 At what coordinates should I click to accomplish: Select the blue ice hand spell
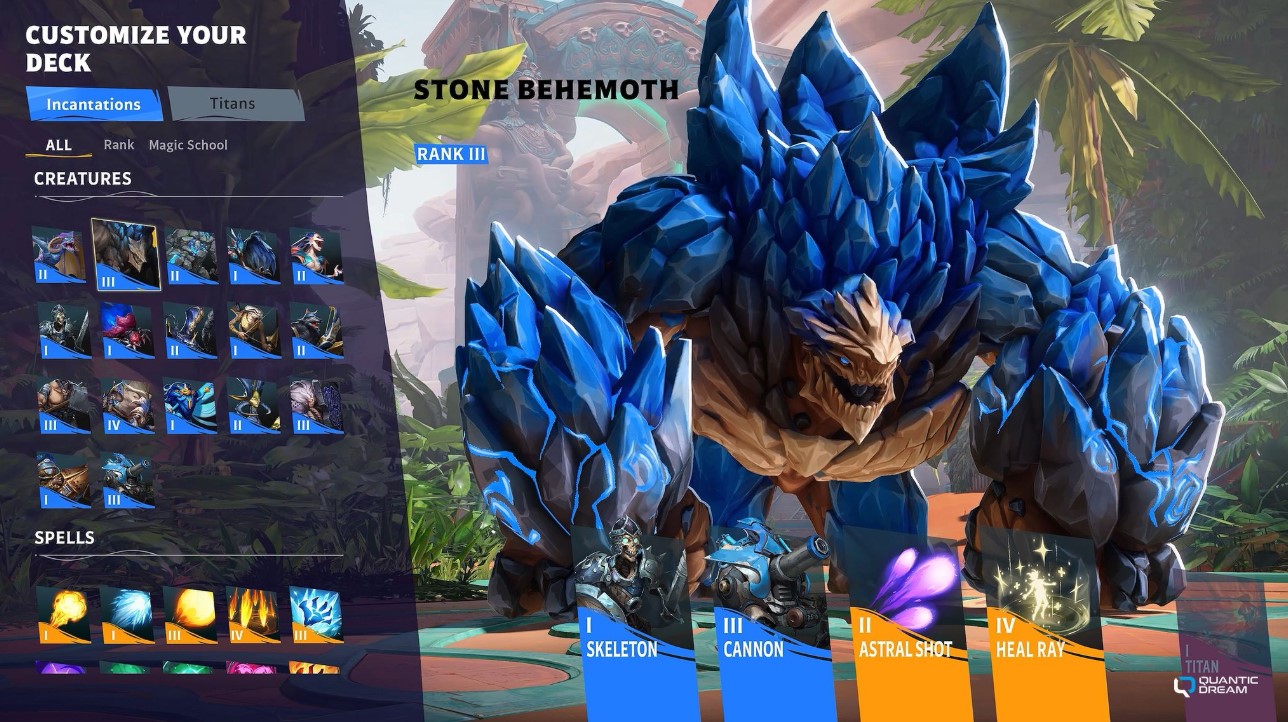point(316,614)
